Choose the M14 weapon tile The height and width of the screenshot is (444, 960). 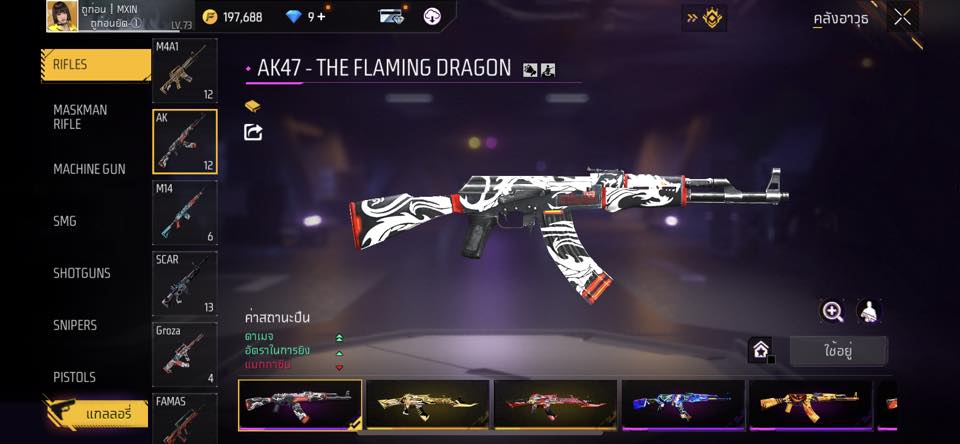coord(184,212)
